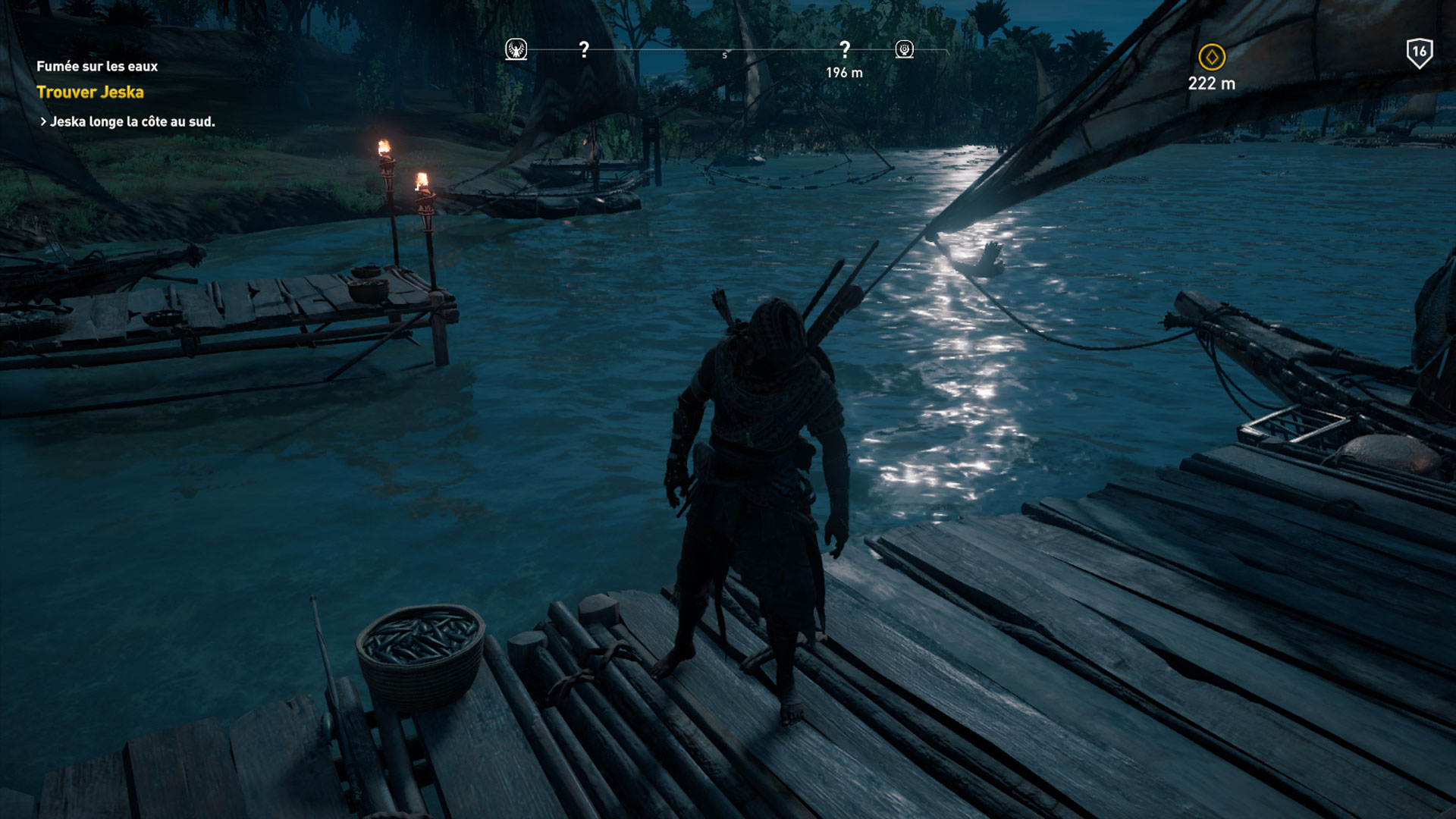Click the 222 m distance label
This screenshot has height=819, width=1456.
point(1212,85)
